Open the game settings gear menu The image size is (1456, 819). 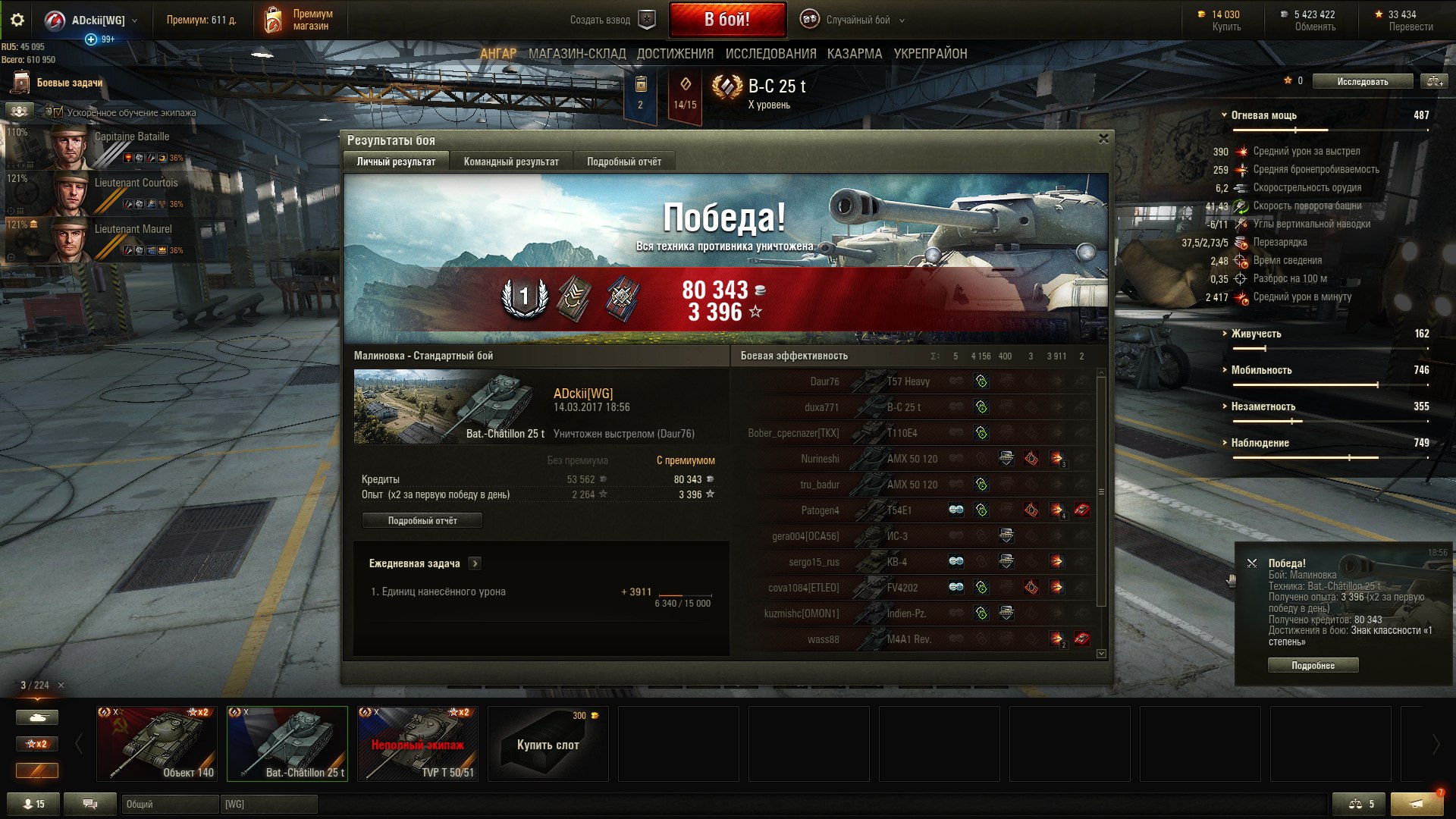point(17,20)
